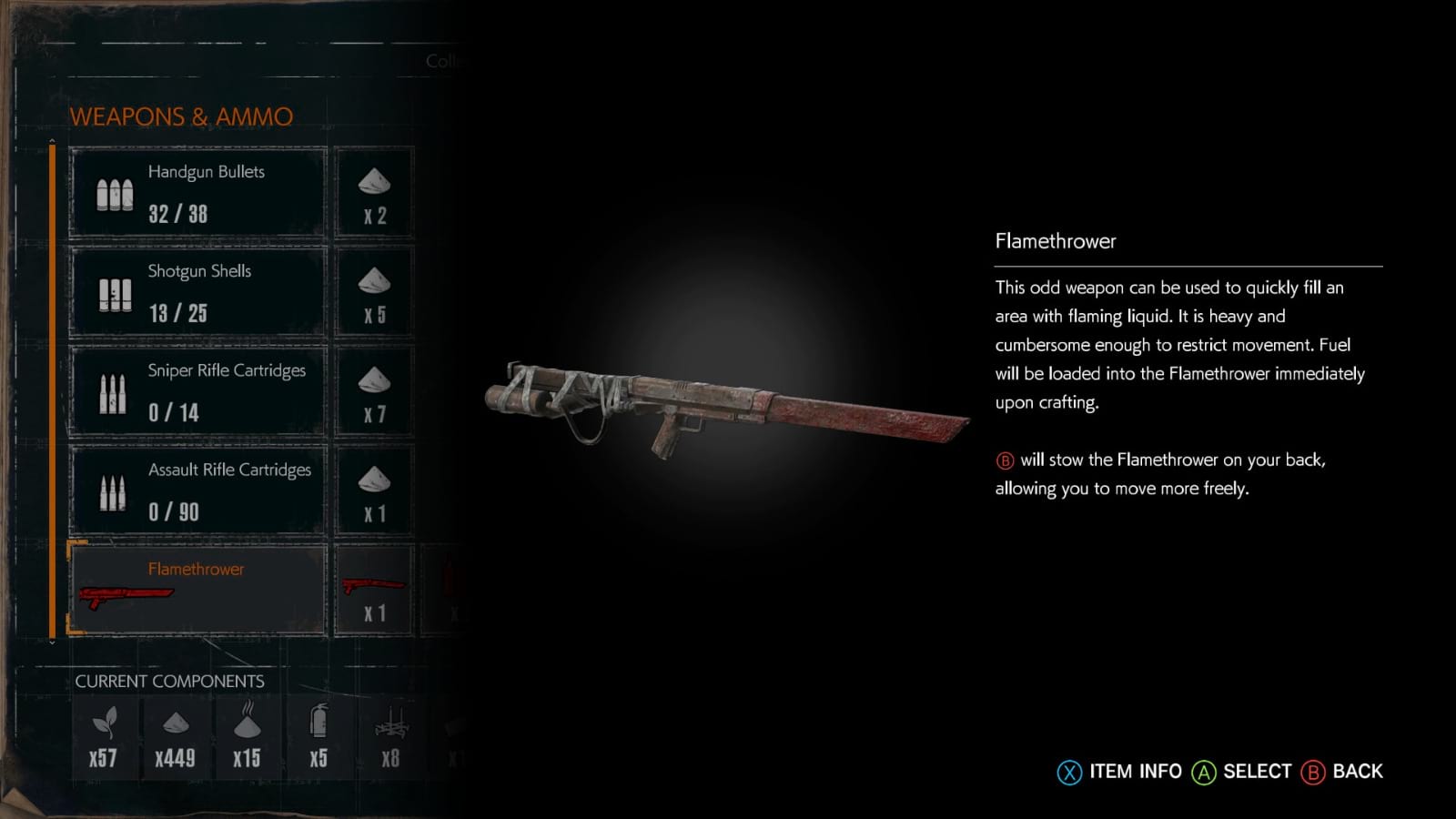
Task: Click the Handgun Bullets ammo icon
Action: (113, 193)
